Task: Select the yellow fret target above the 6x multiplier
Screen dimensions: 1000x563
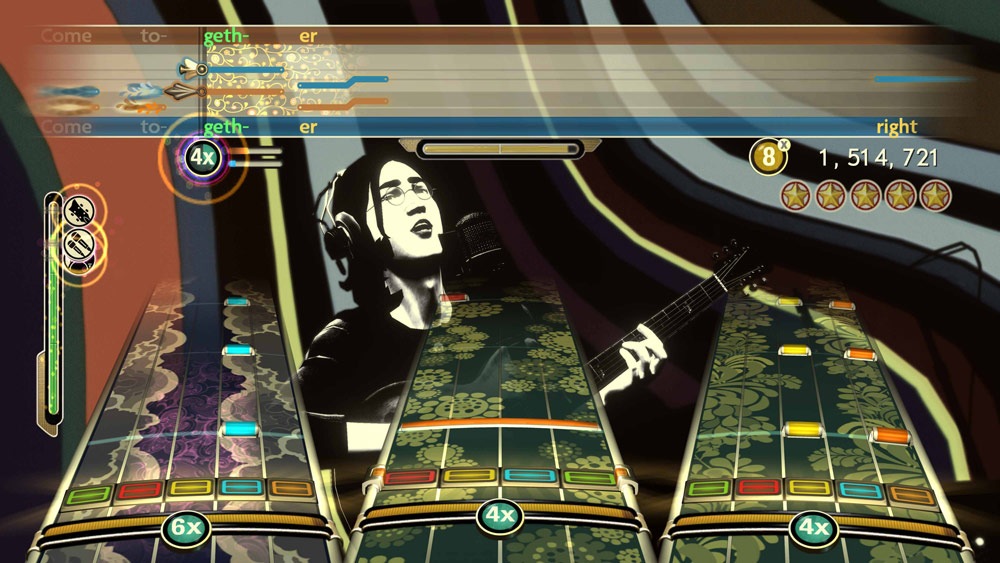Action: [188, 488]
